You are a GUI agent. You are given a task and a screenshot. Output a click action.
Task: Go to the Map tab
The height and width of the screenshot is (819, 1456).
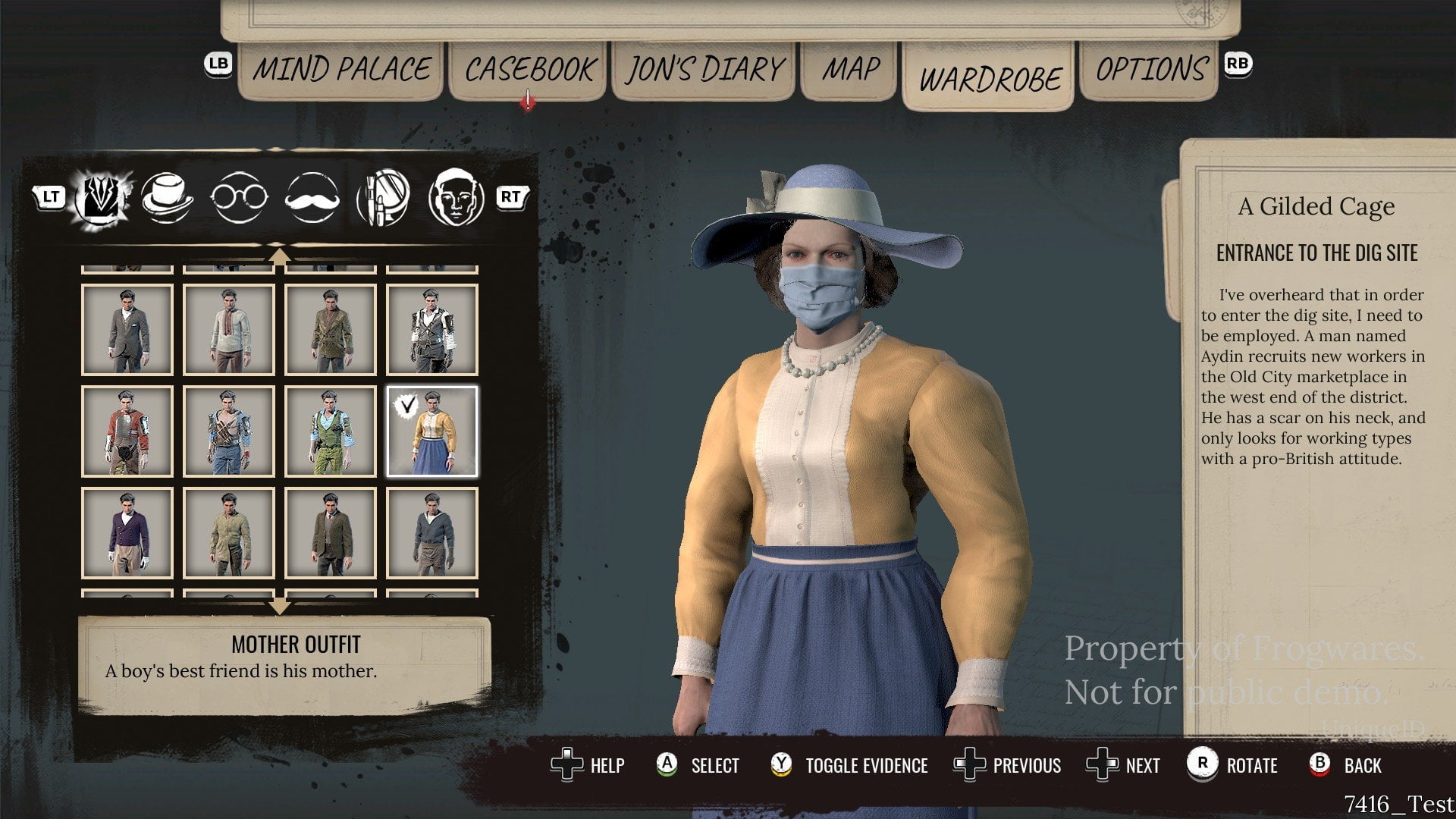[x=850, y=70]
